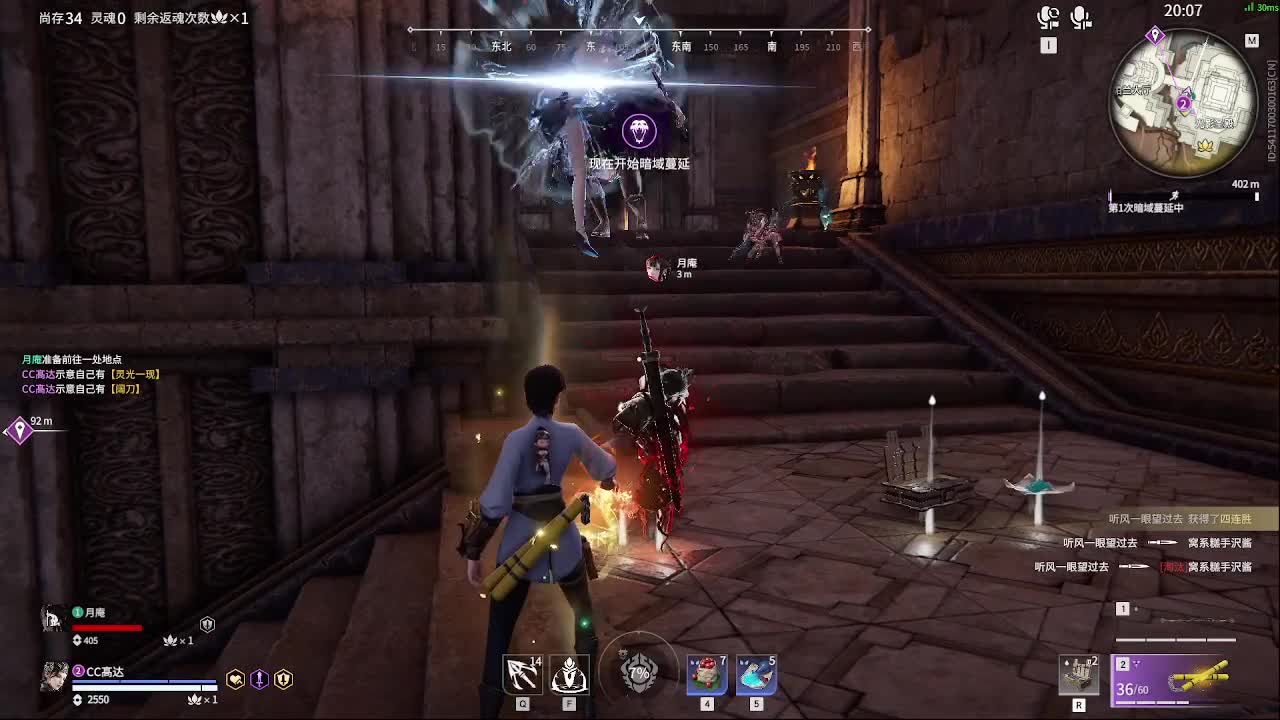Select CC高达's player portrait
Screen dimensions: 1280x720
click(54, 677)
